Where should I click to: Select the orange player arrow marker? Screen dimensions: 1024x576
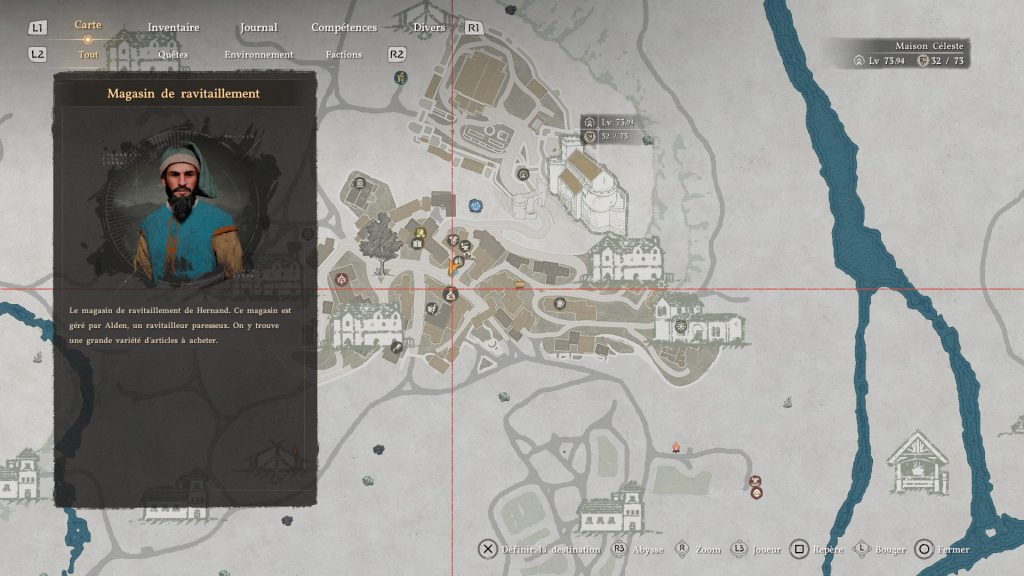453,266
